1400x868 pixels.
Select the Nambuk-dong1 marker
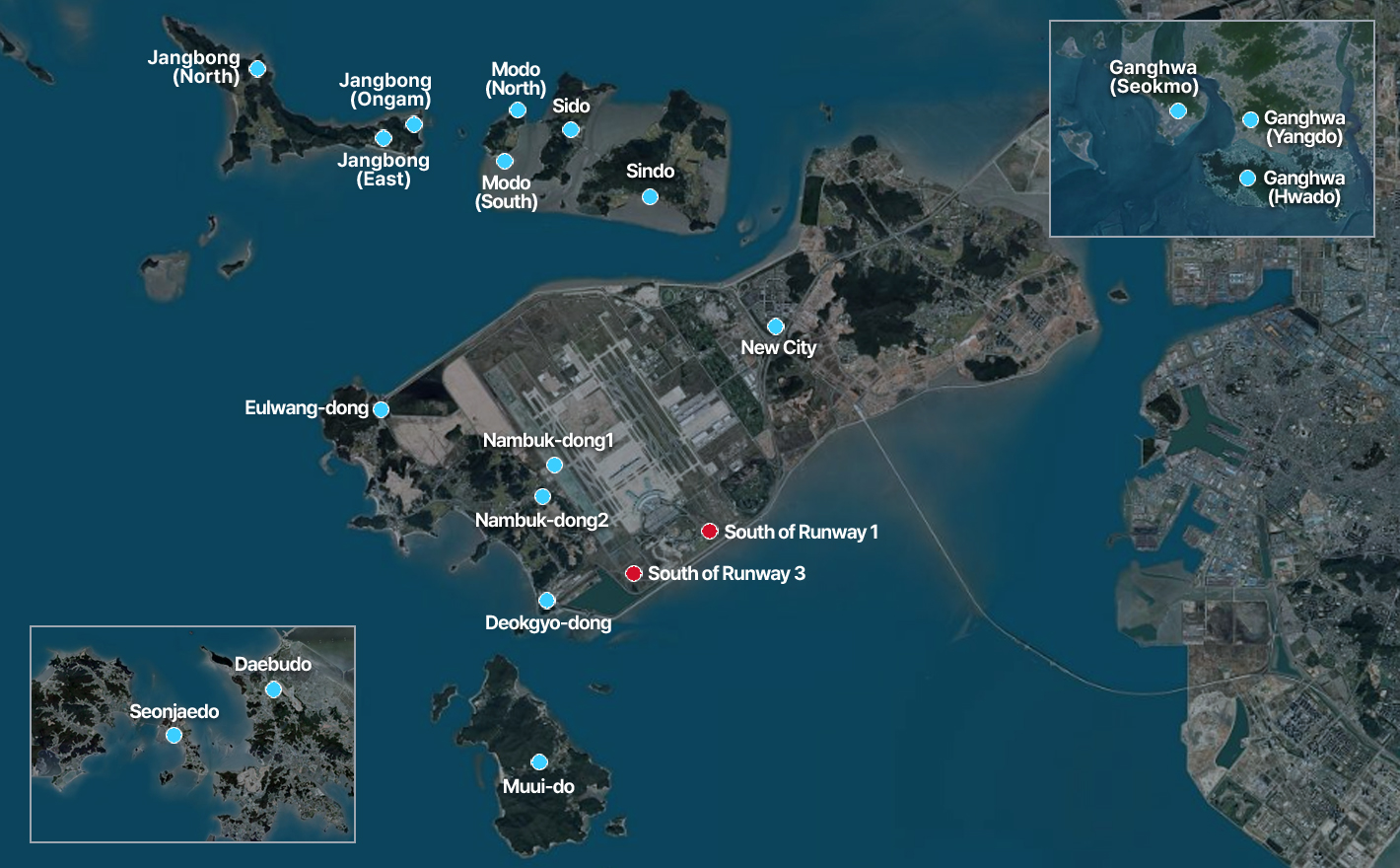pyautogui.click(x=554, y=465)
